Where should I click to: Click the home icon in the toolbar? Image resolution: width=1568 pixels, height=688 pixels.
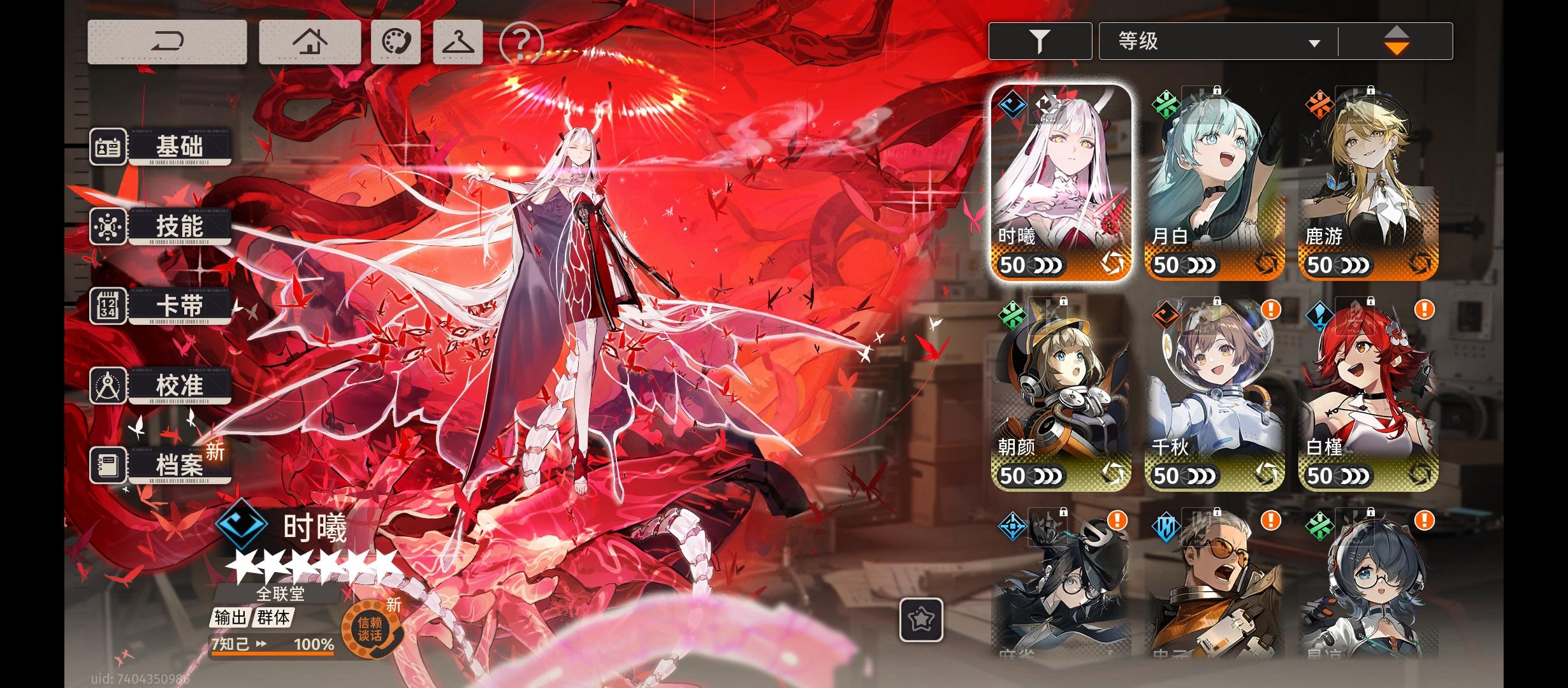pyautogui.click(x=309, y=41)
